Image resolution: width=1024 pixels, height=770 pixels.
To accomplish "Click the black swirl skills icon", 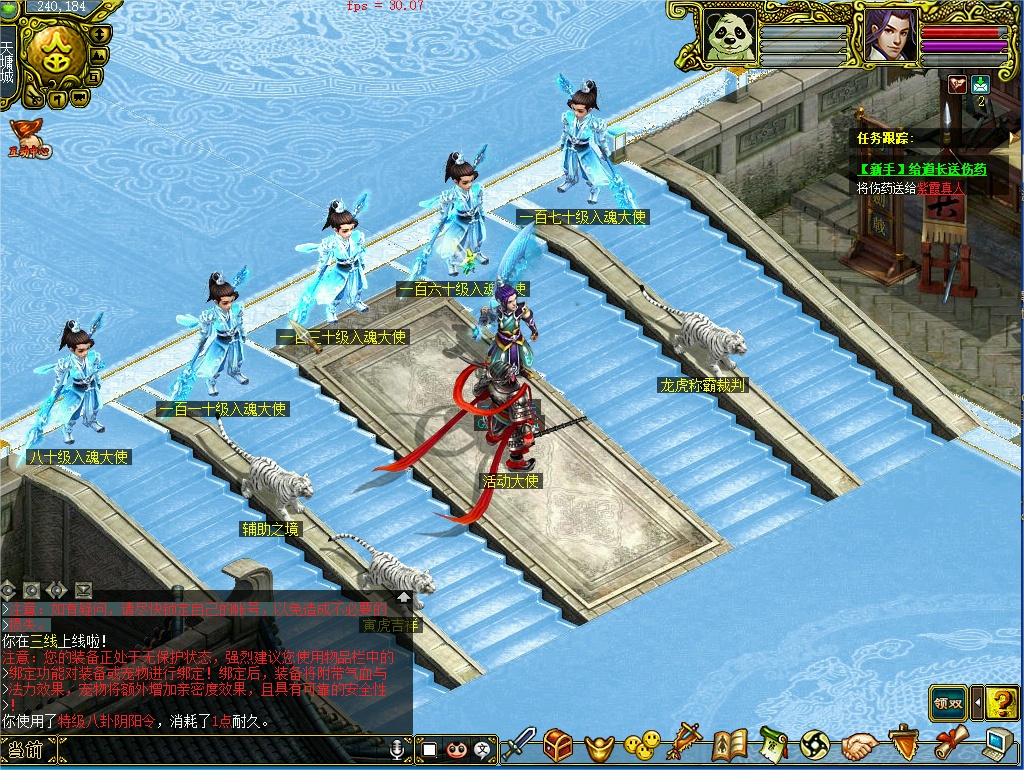I will 815,745.
